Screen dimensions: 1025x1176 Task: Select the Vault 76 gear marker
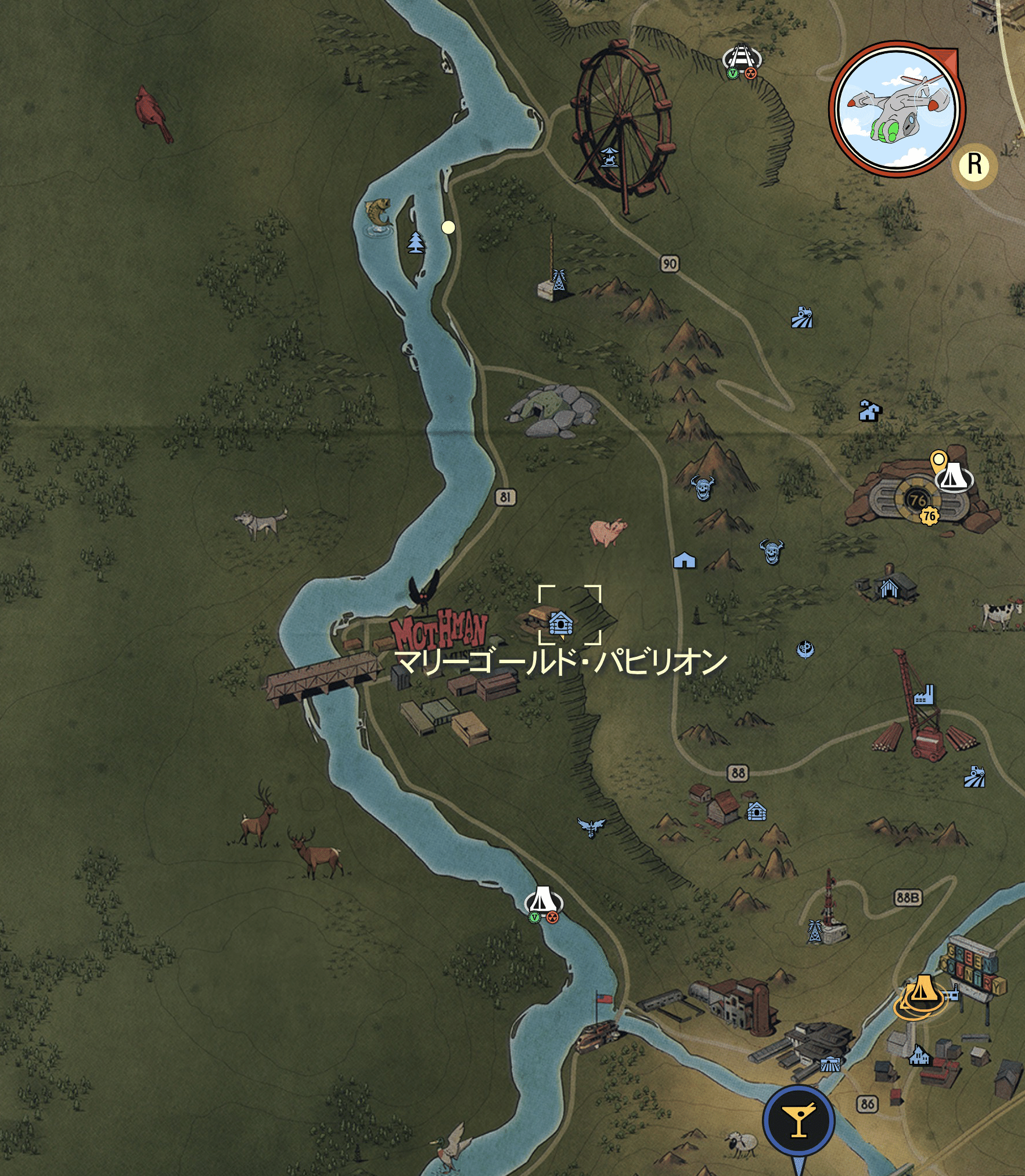(929, 516)
